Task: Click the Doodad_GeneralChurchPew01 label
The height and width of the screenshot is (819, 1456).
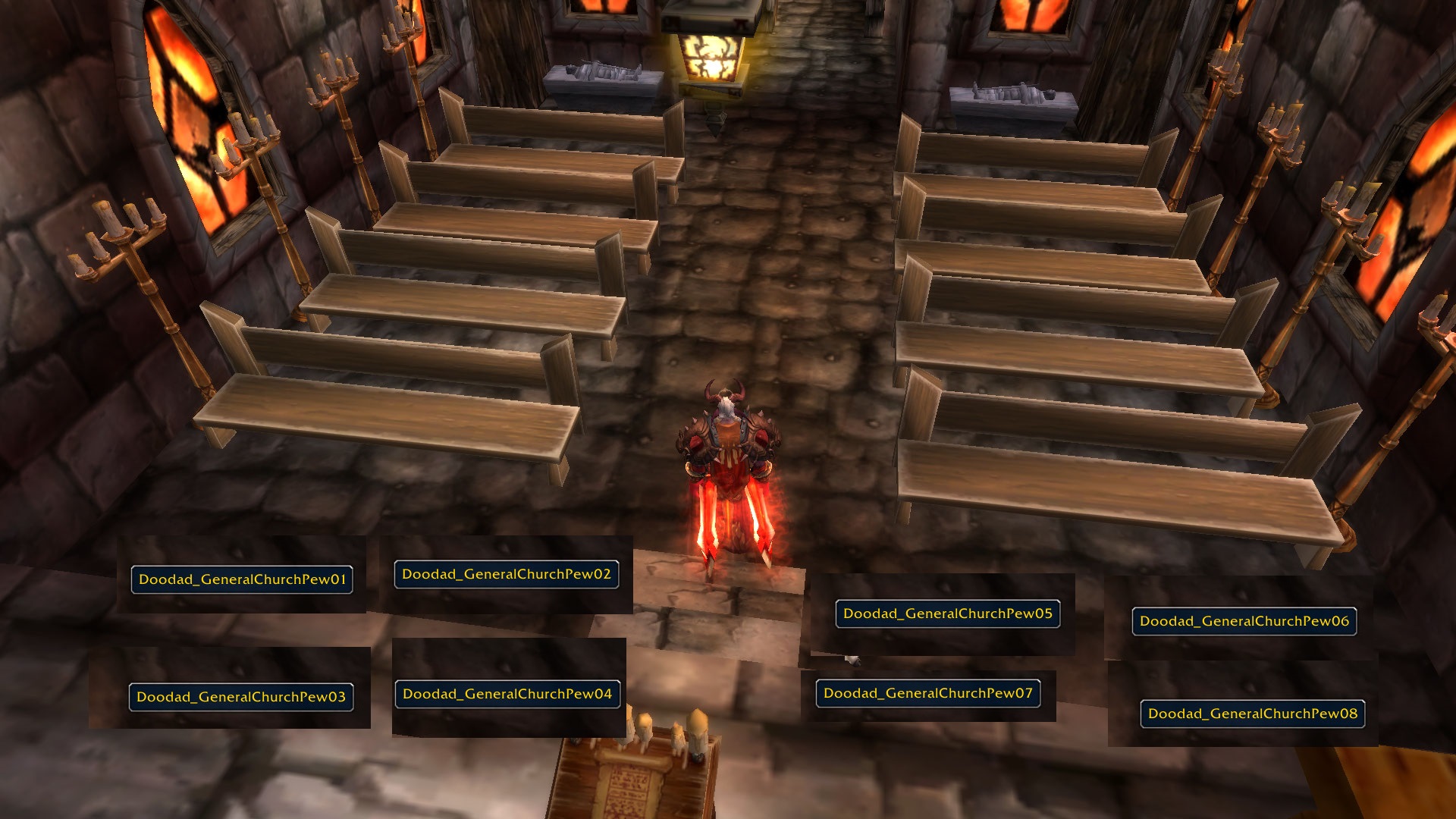Action: tap(242, 579)
